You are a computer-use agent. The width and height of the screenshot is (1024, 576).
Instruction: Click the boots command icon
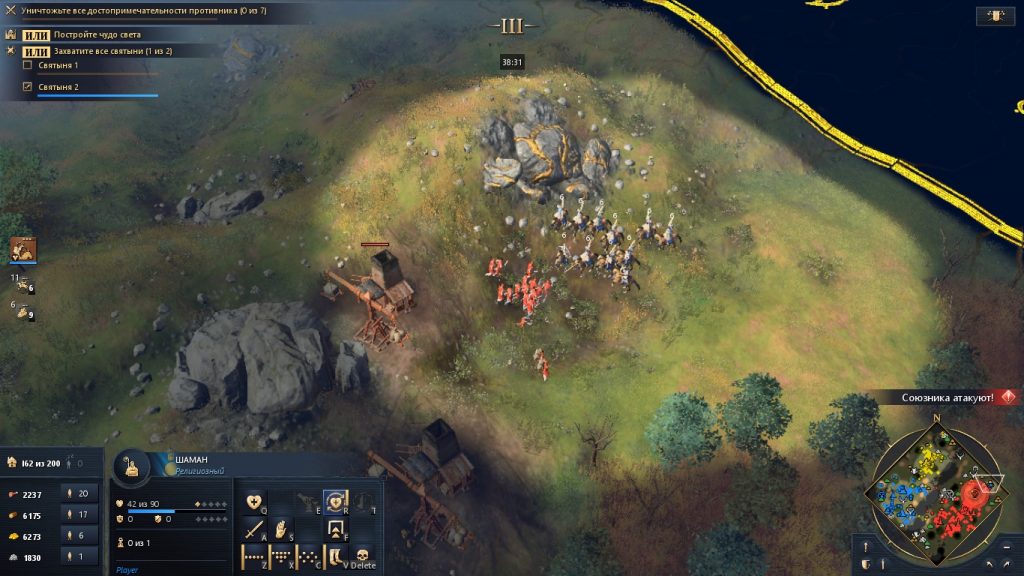tap(338, 557)
